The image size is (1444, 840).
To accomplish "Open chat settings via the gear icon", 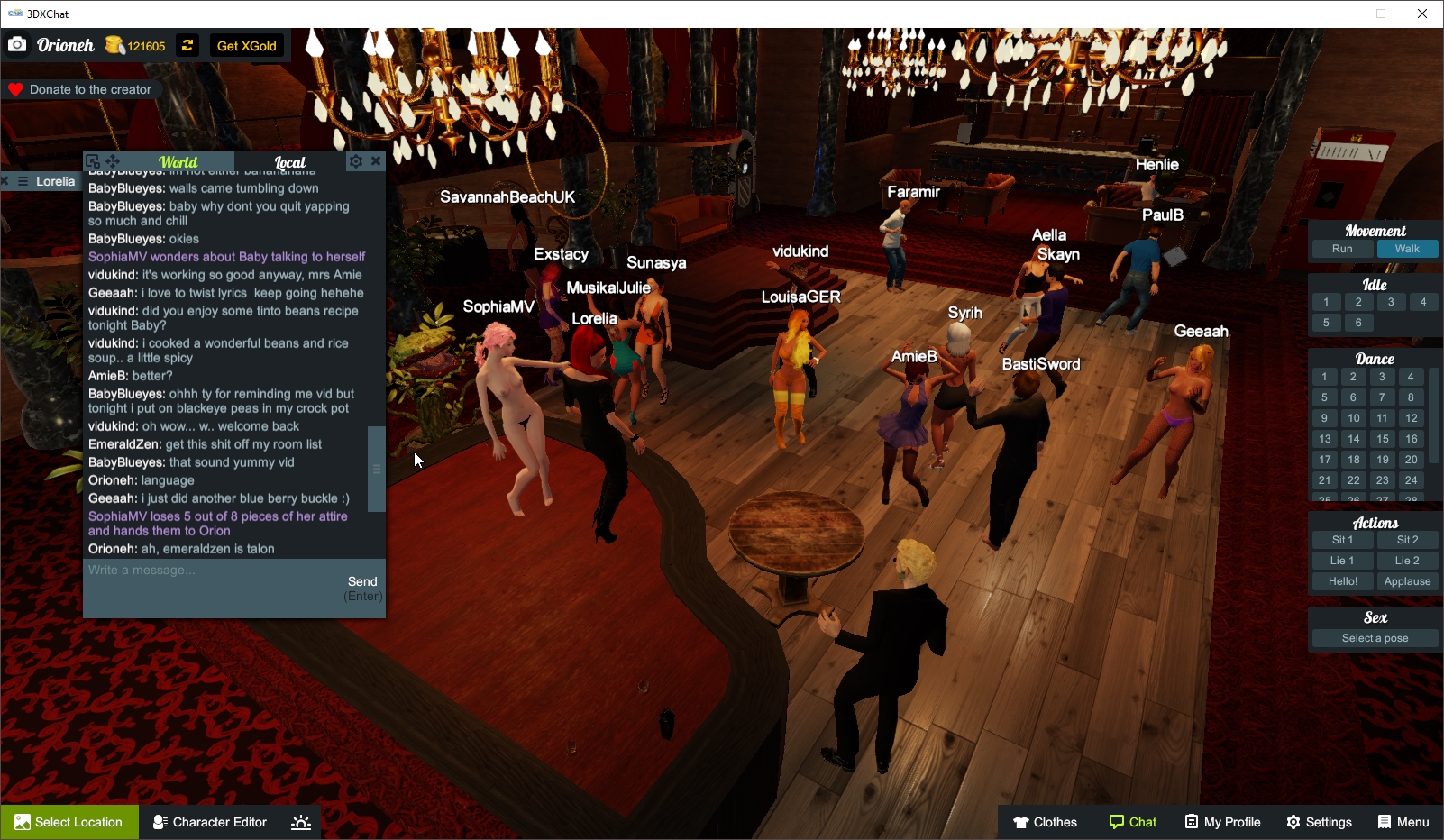I will 356,161.
